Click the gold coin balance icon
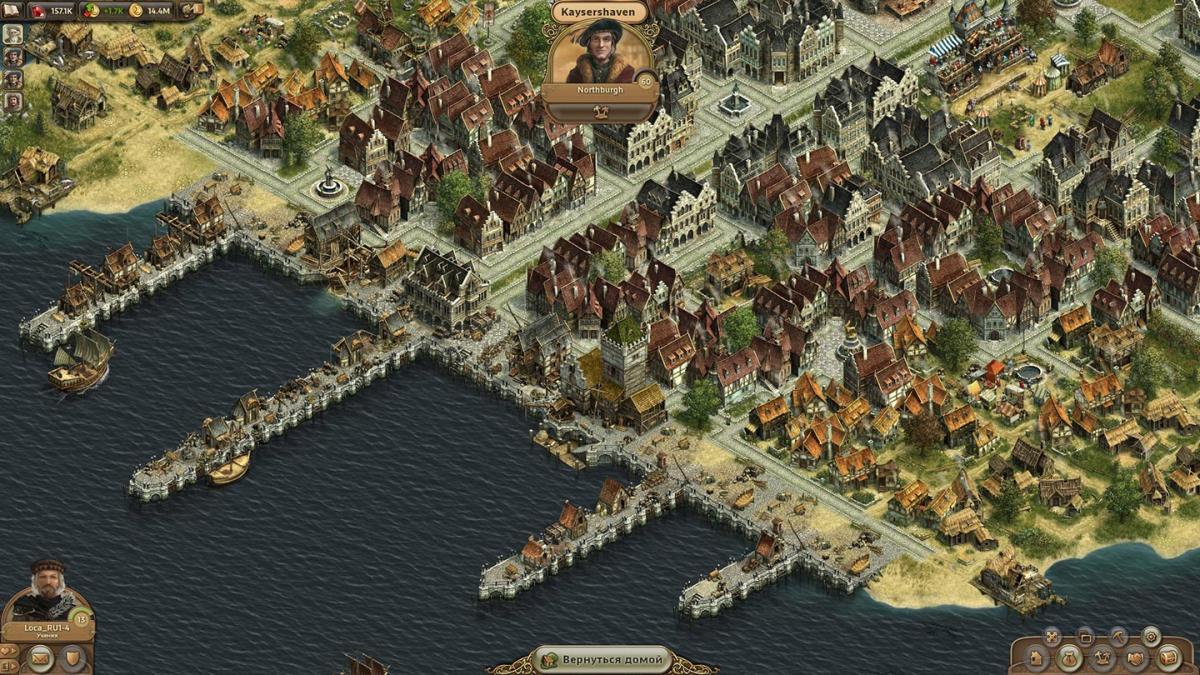This screenshot has width=1200, height=675. click(x=136, y=11)
